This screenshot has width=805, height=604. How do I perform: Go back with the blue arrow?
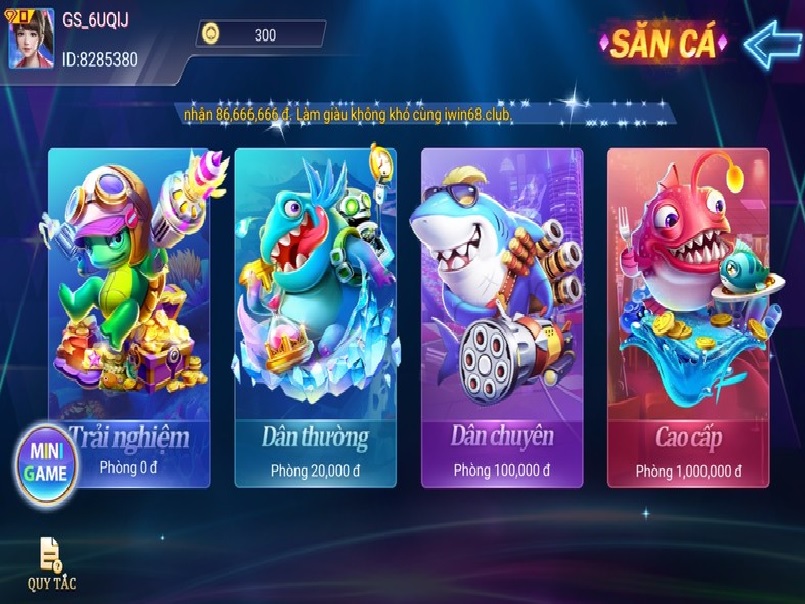[x=772, y=43]
